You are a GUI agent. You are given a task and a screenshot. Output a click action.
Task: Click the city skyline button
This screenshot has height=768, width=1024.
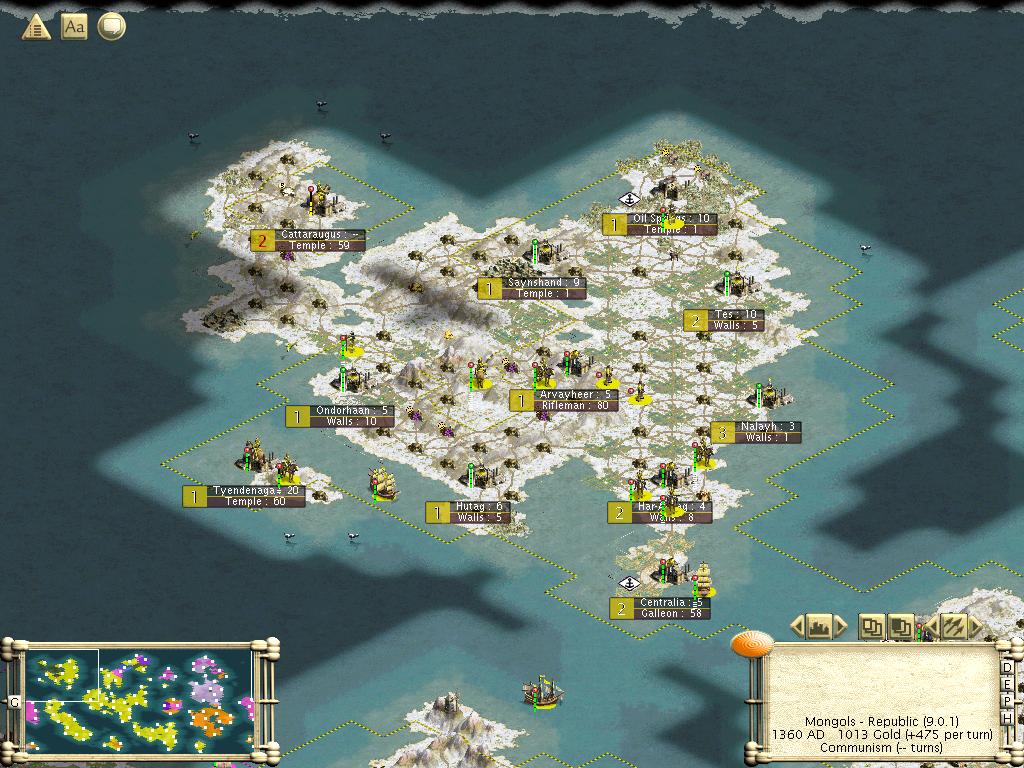point(819,627)
